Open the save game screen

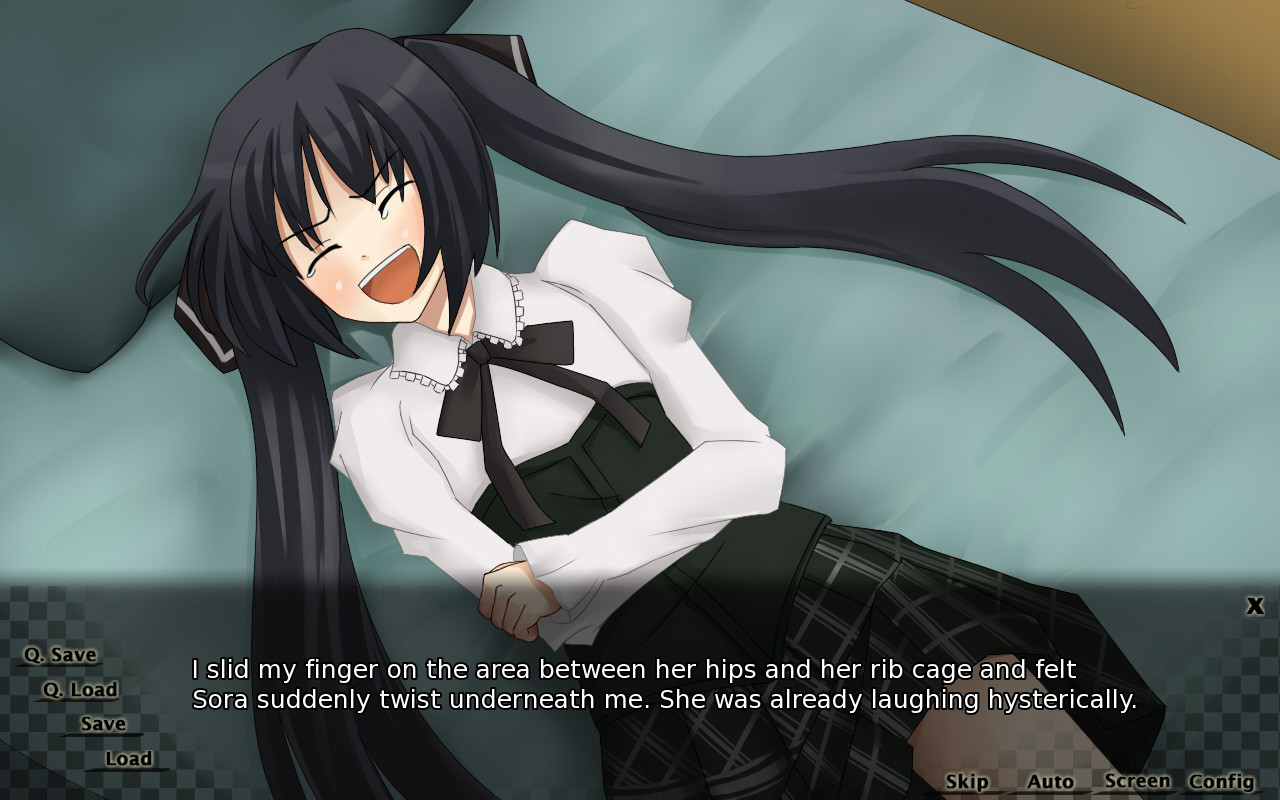[x=103, y=723]
